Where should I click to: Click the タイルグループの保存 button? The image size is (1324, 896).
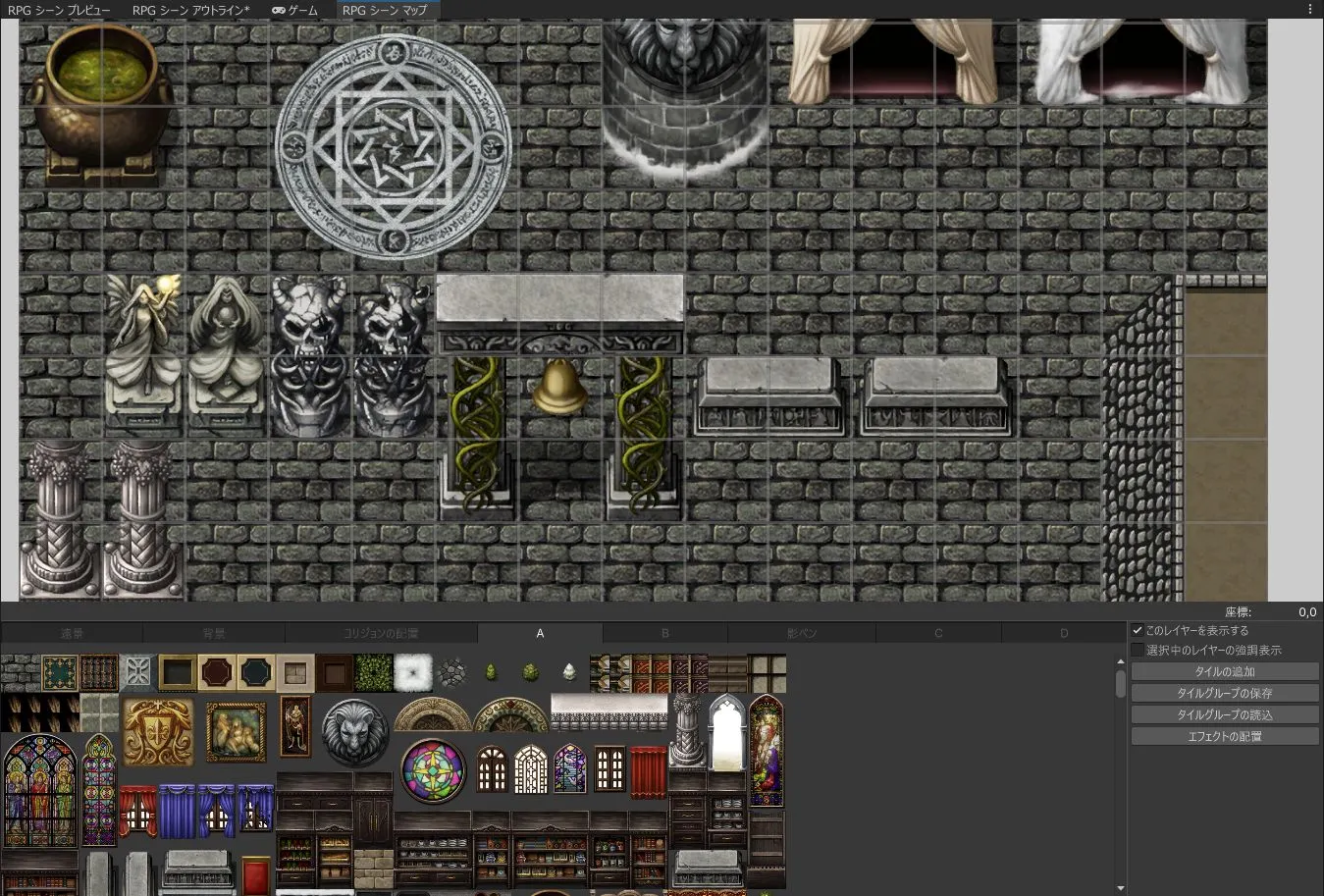[1224, 694]
